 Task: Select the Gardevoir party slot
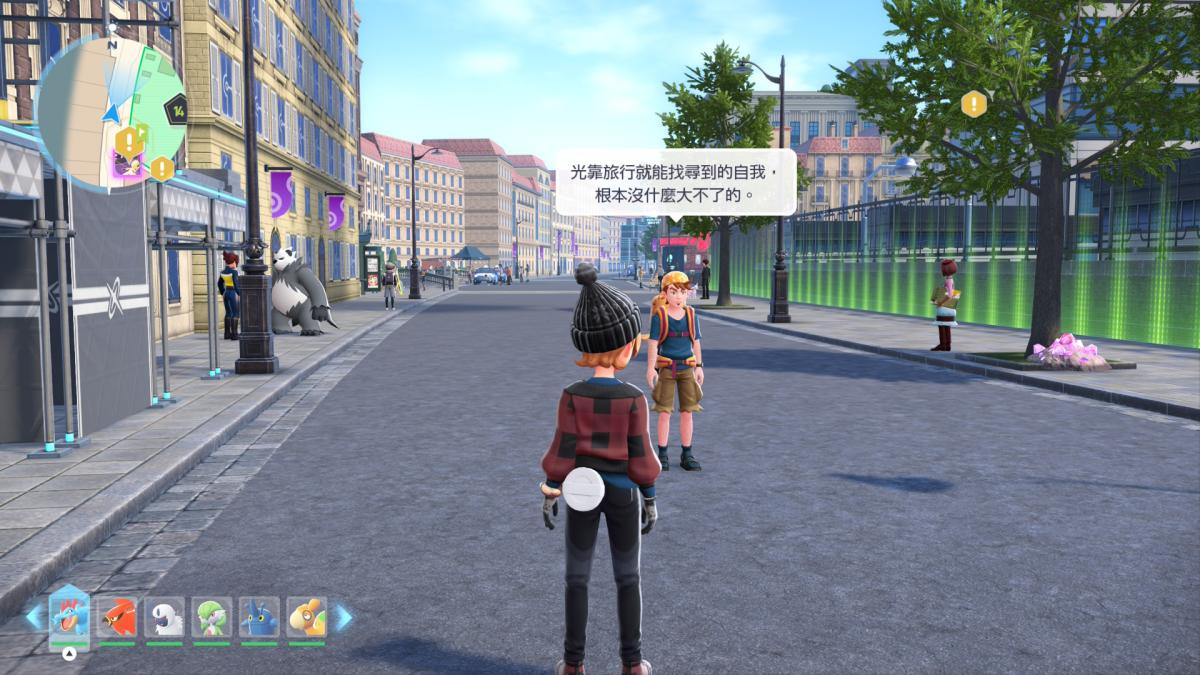point(212,617)
